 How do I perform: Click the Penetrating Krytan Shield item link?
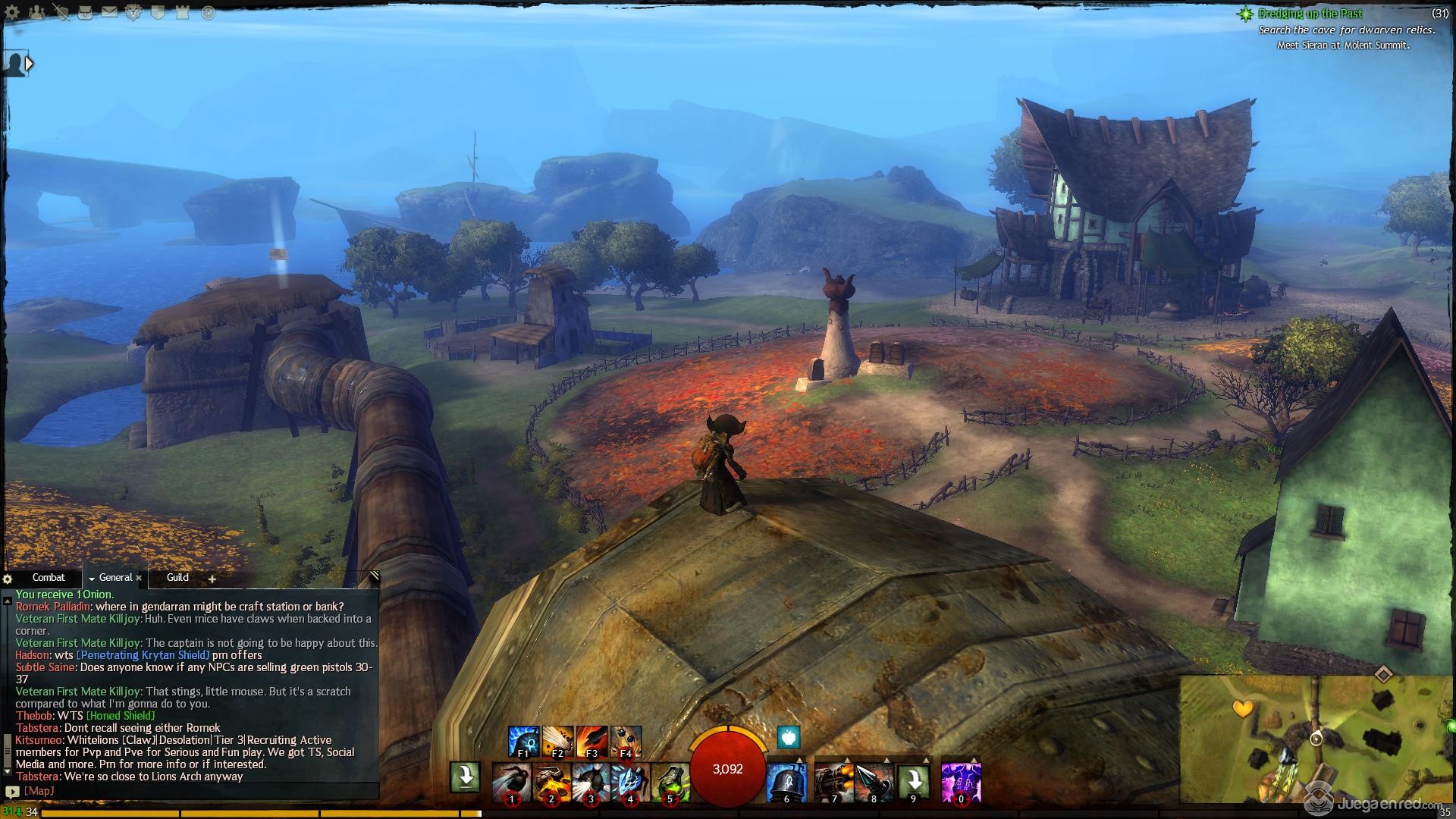[143, 655]
